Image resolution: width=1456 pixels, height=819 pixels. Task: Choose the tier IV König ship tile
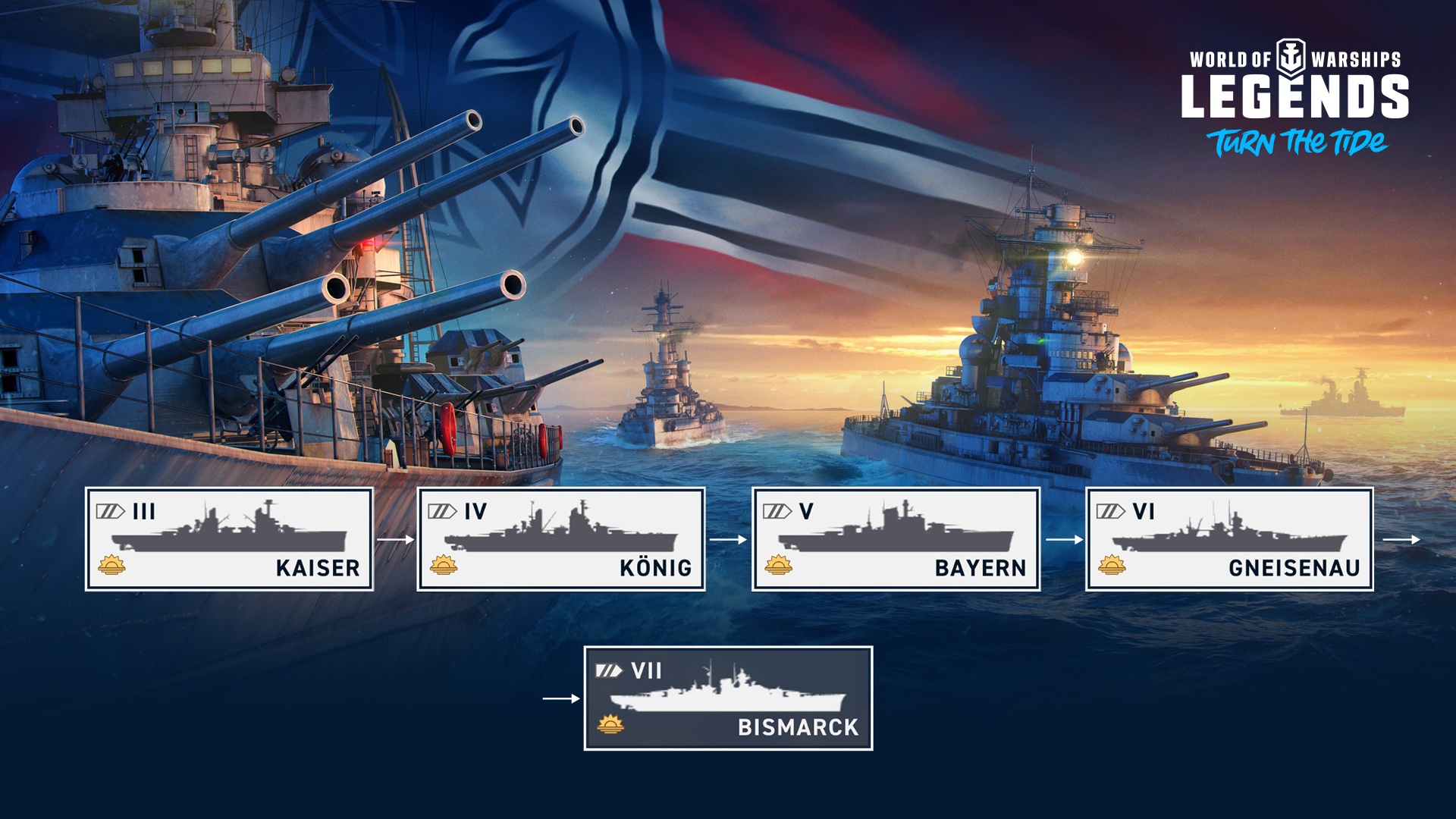[x=561, y=539]
